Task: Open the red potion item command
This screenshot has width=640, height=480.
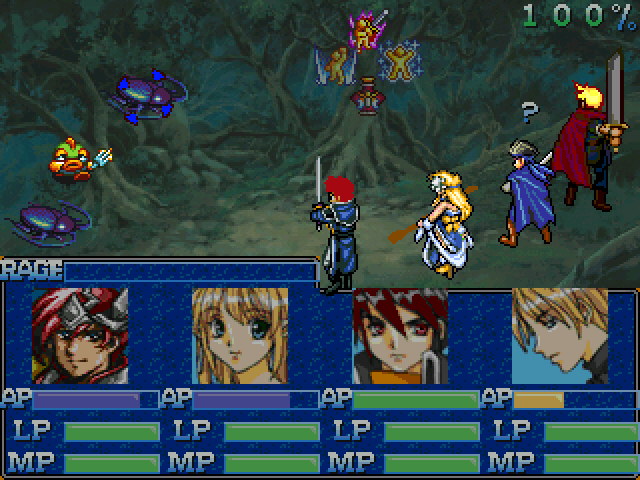Action: 368,99
